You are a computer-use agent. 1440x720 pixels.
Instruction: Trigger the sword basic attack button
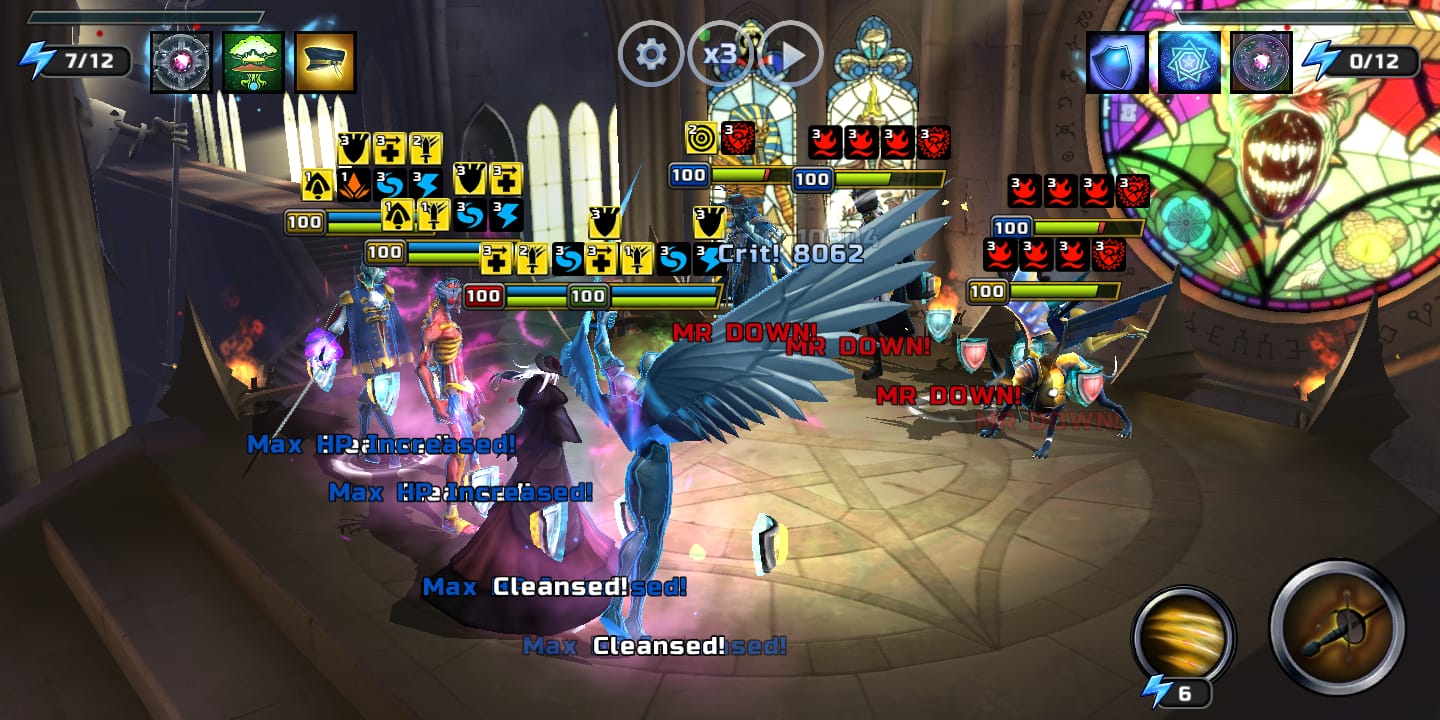coord(1337,627)
